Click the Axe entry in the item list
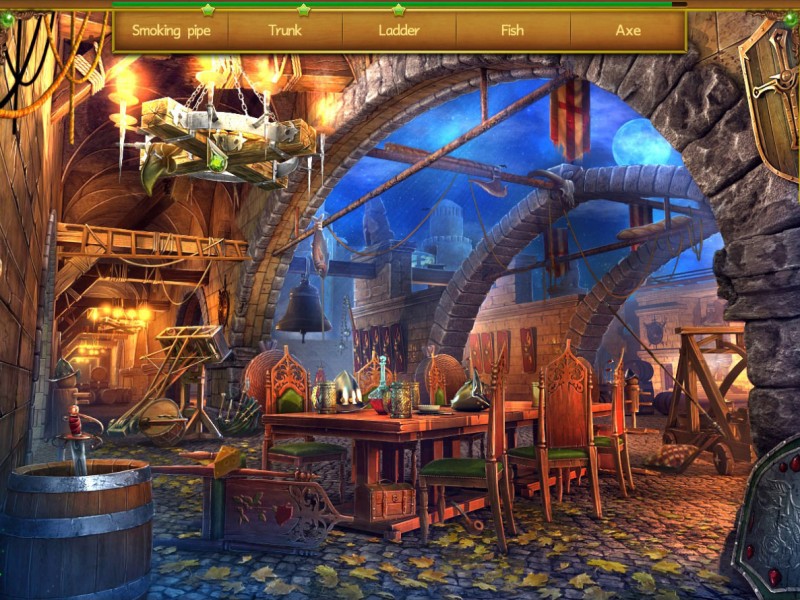 click(x=628, y=31)
